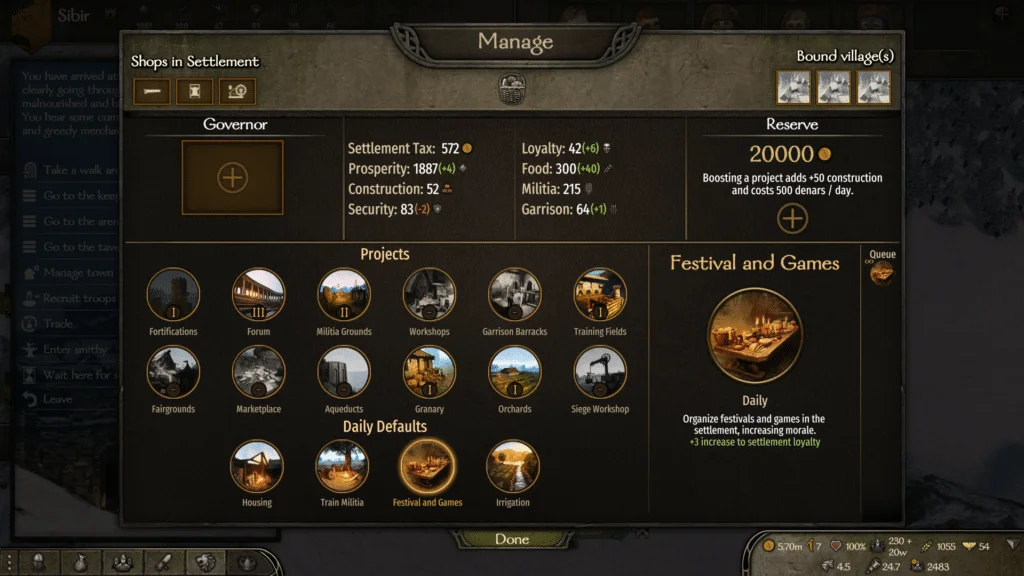Viewport: 1024px width, 576px height.
Task: Set Housing as the daily default
Action: [257, 466]
